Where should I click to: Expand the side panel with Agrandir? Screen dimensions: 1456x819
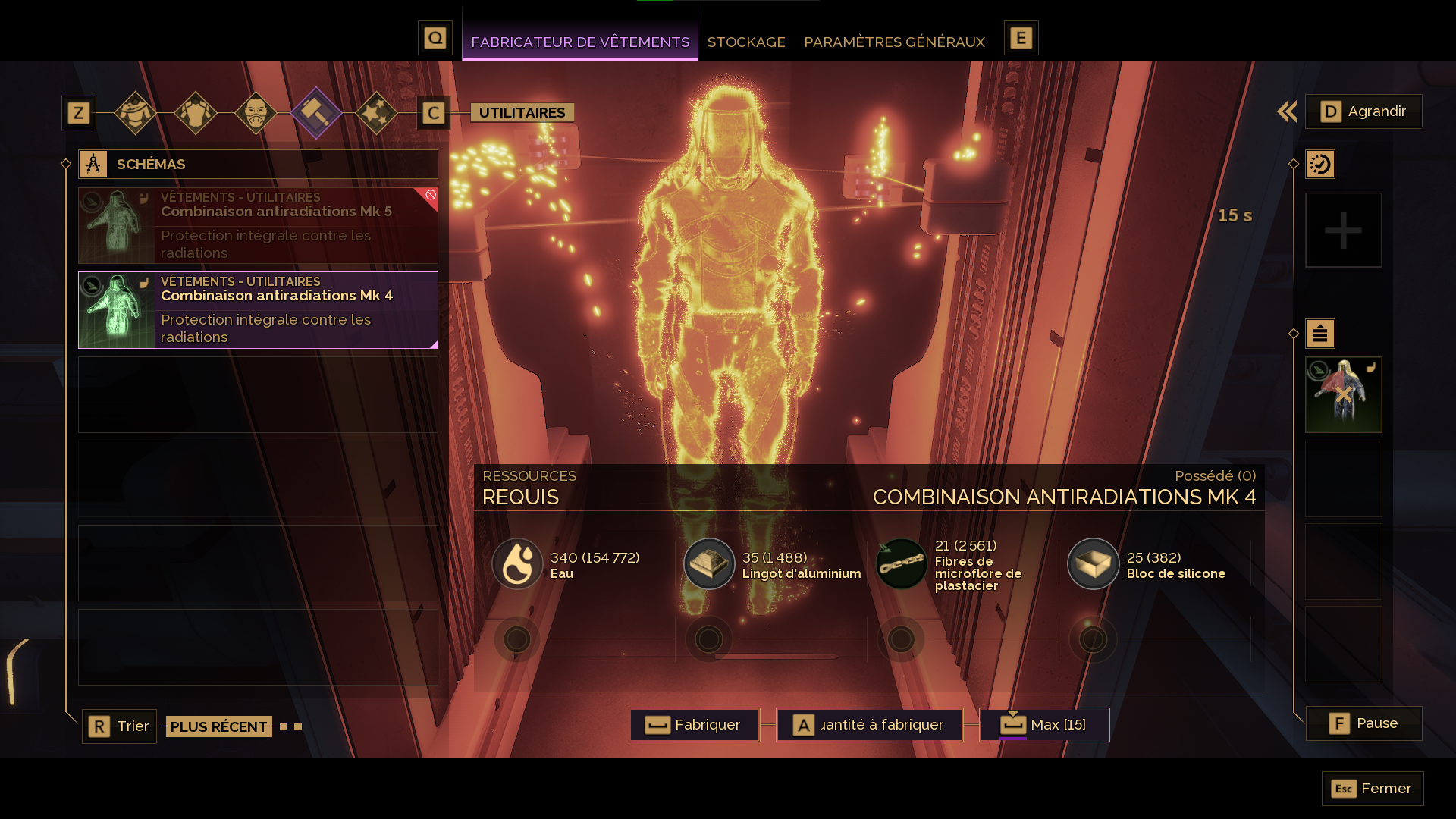(x=1363, y=111)
